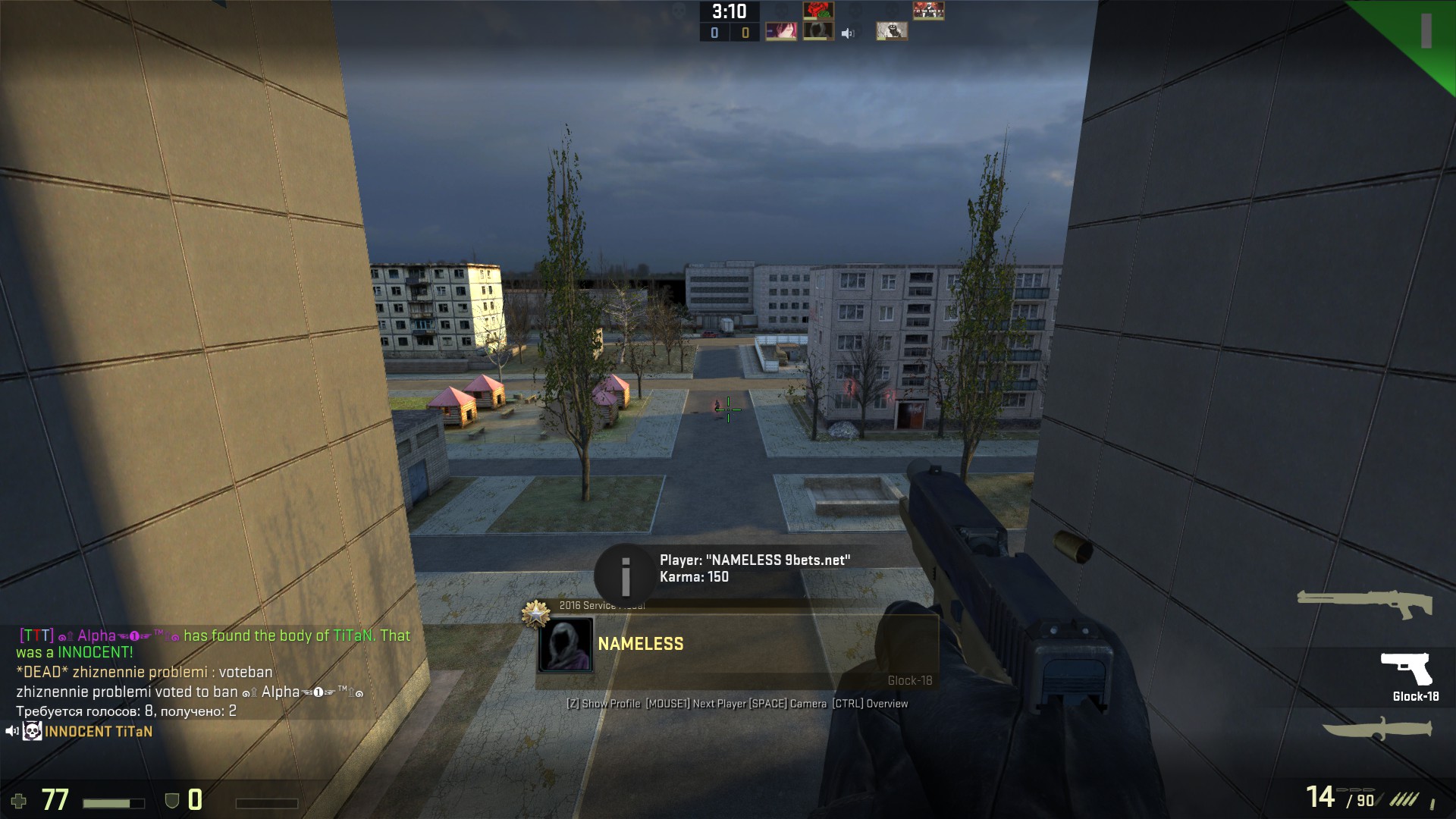Select the pink-haired anime player avatar
Viewport: 1456px width, 819px height.
click(x=780, y=32)
